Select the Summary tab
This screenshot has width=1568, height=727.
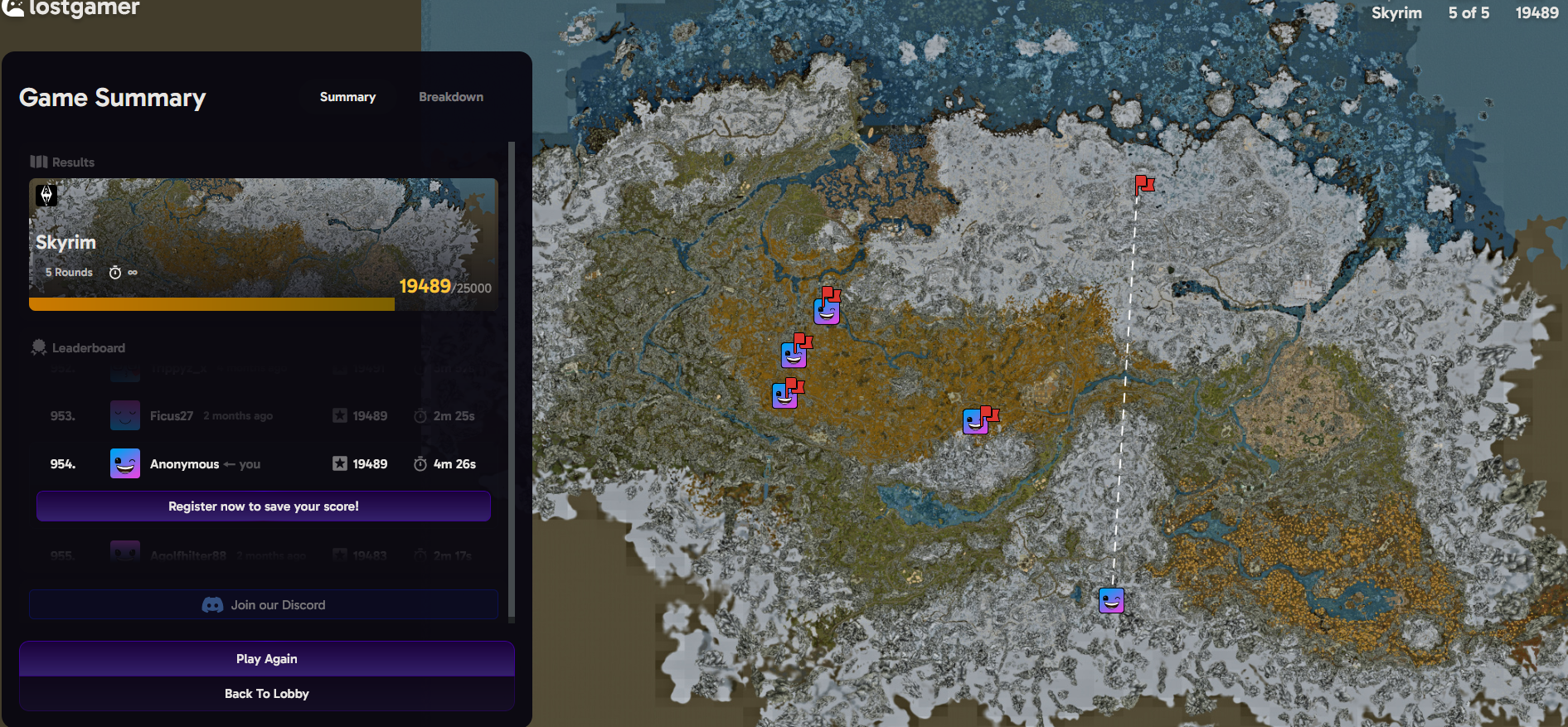[347, 97]
